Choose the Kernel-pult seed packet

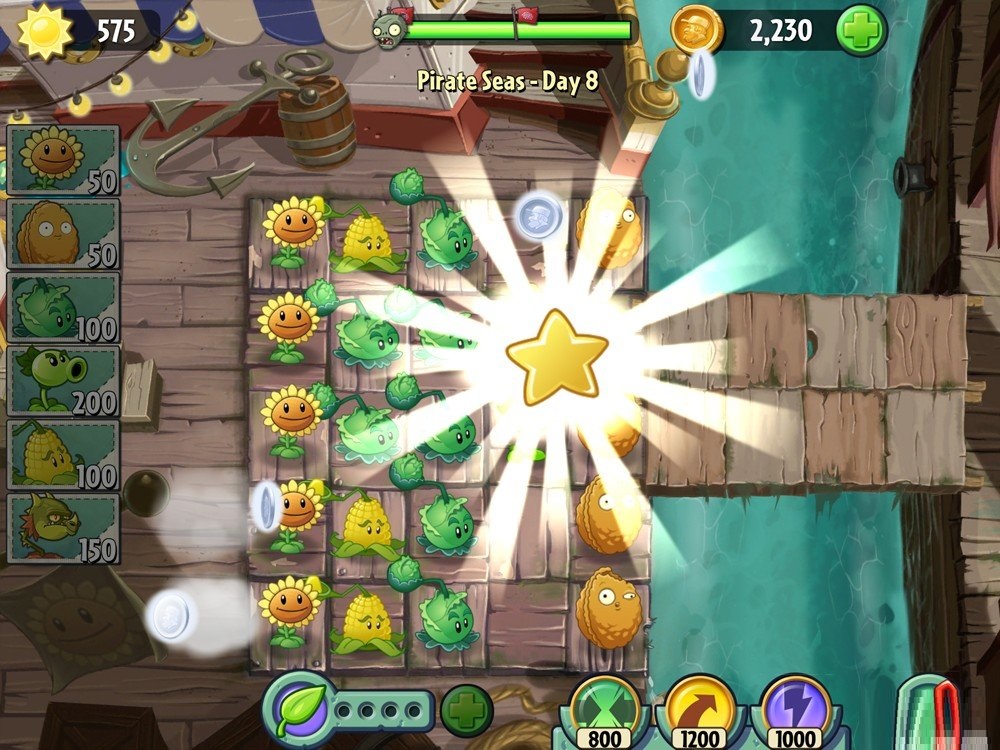point(62,455)
